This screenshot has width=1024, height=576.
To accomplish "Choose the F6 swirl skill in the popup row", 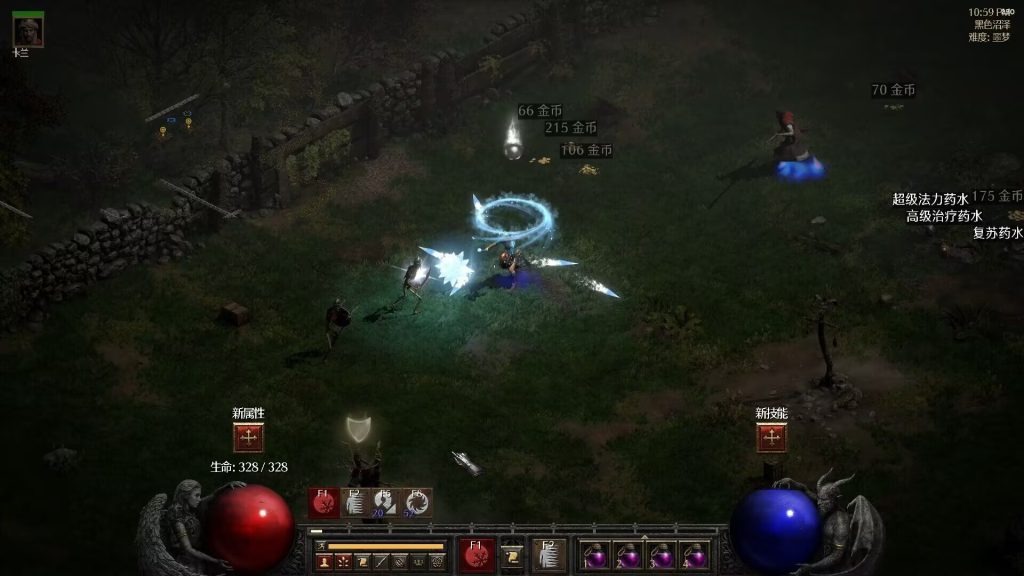I will 416,503.
